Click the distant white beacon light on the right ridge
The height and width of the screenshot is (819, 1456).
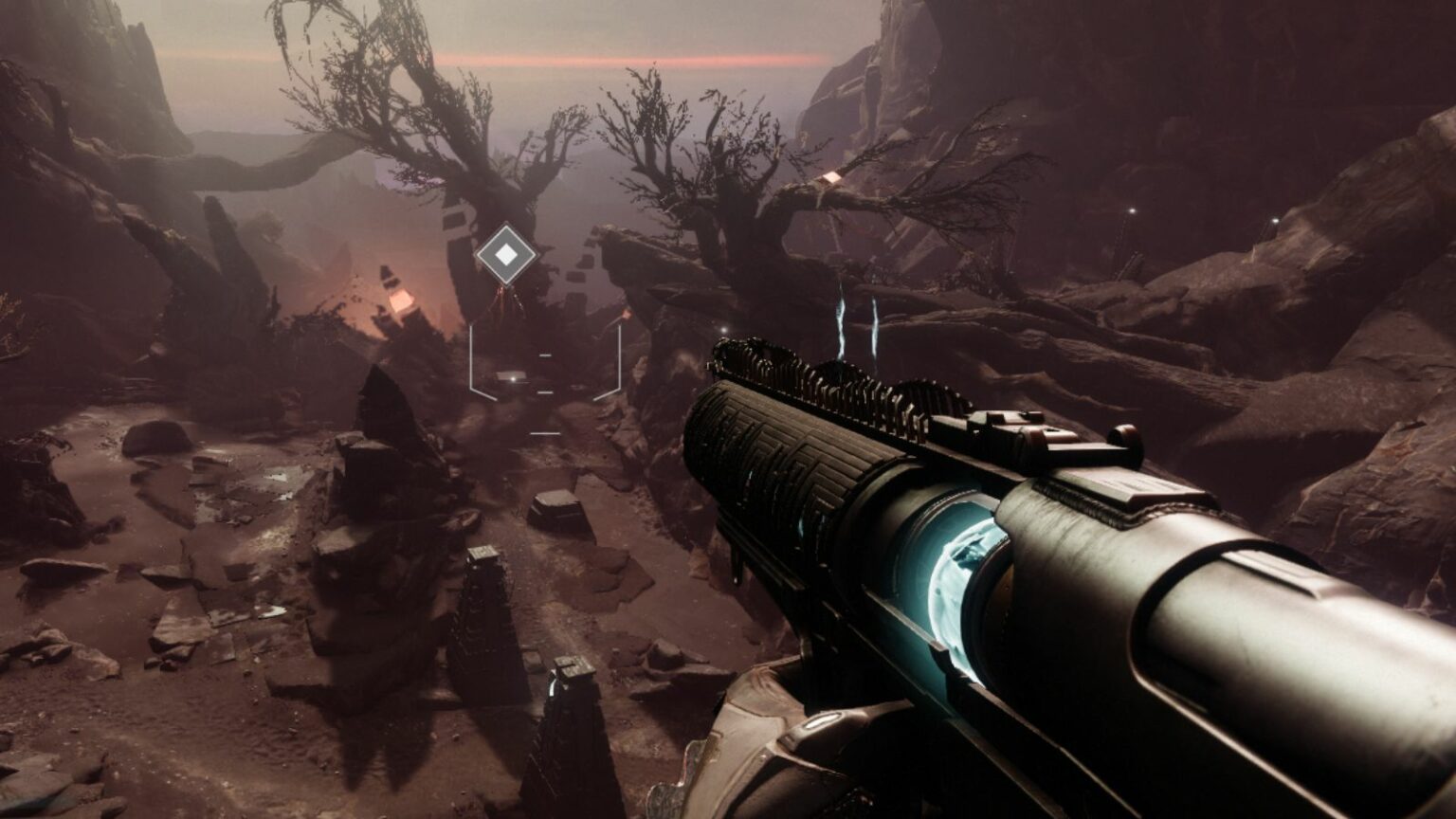coord(1132,210)
